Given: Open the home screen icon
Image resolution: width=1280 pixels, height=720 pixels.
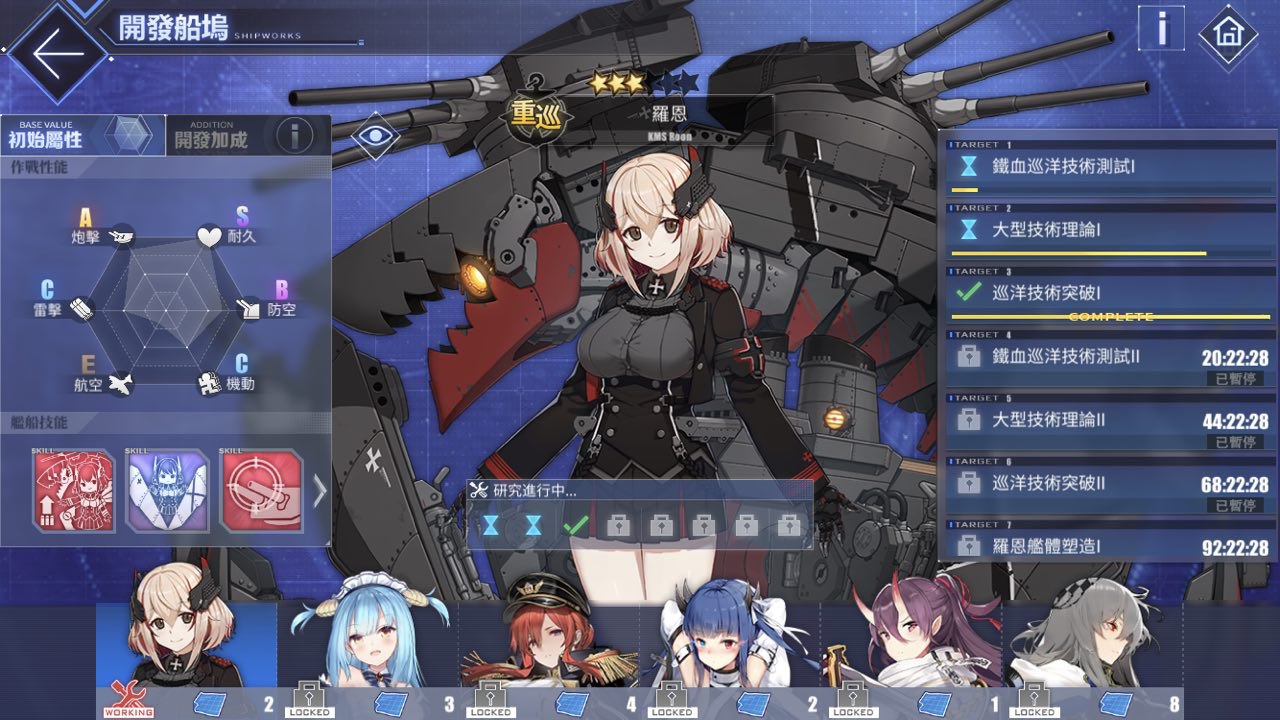Looking at the screenshot, I should 1227,35.
